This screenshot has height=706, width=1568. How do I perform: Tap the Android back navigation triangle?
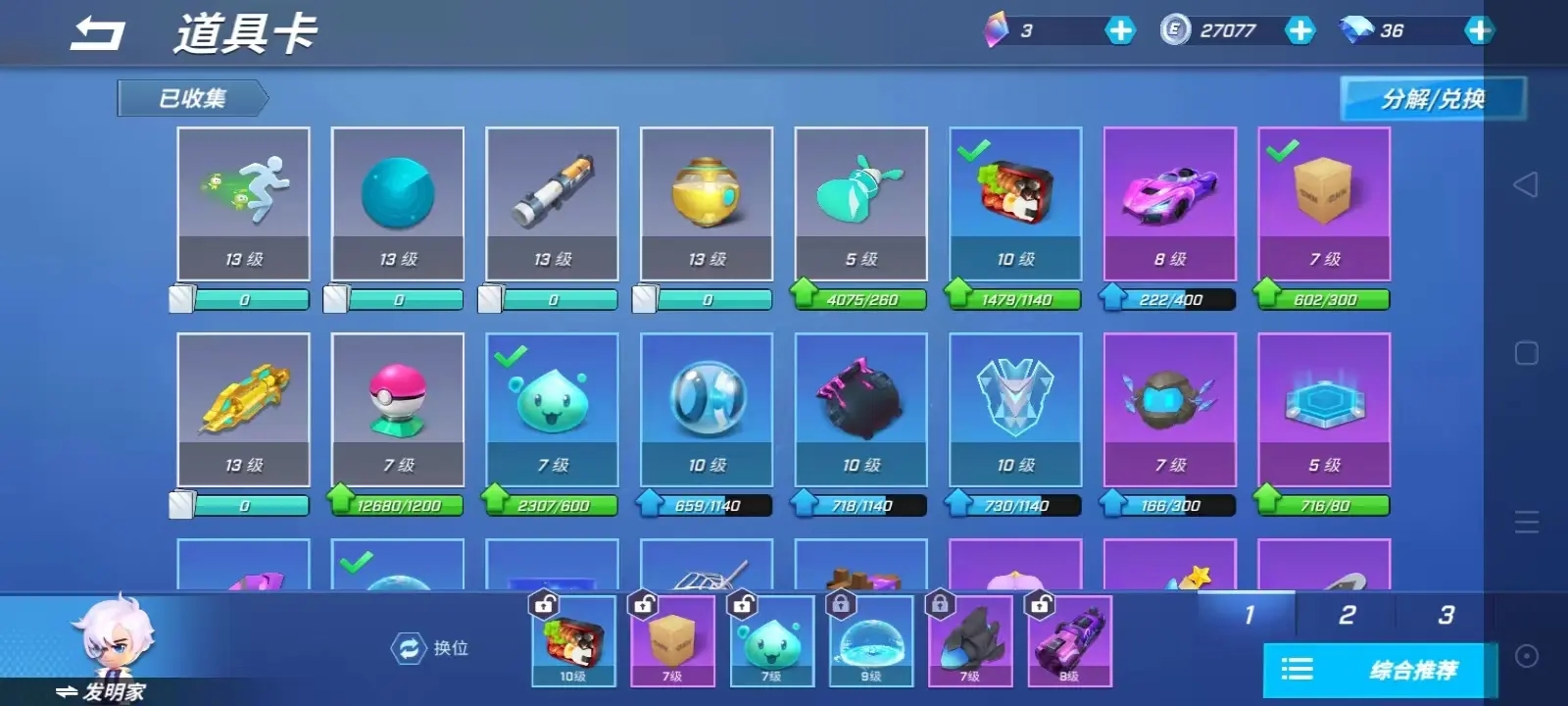pos(1526,184)
